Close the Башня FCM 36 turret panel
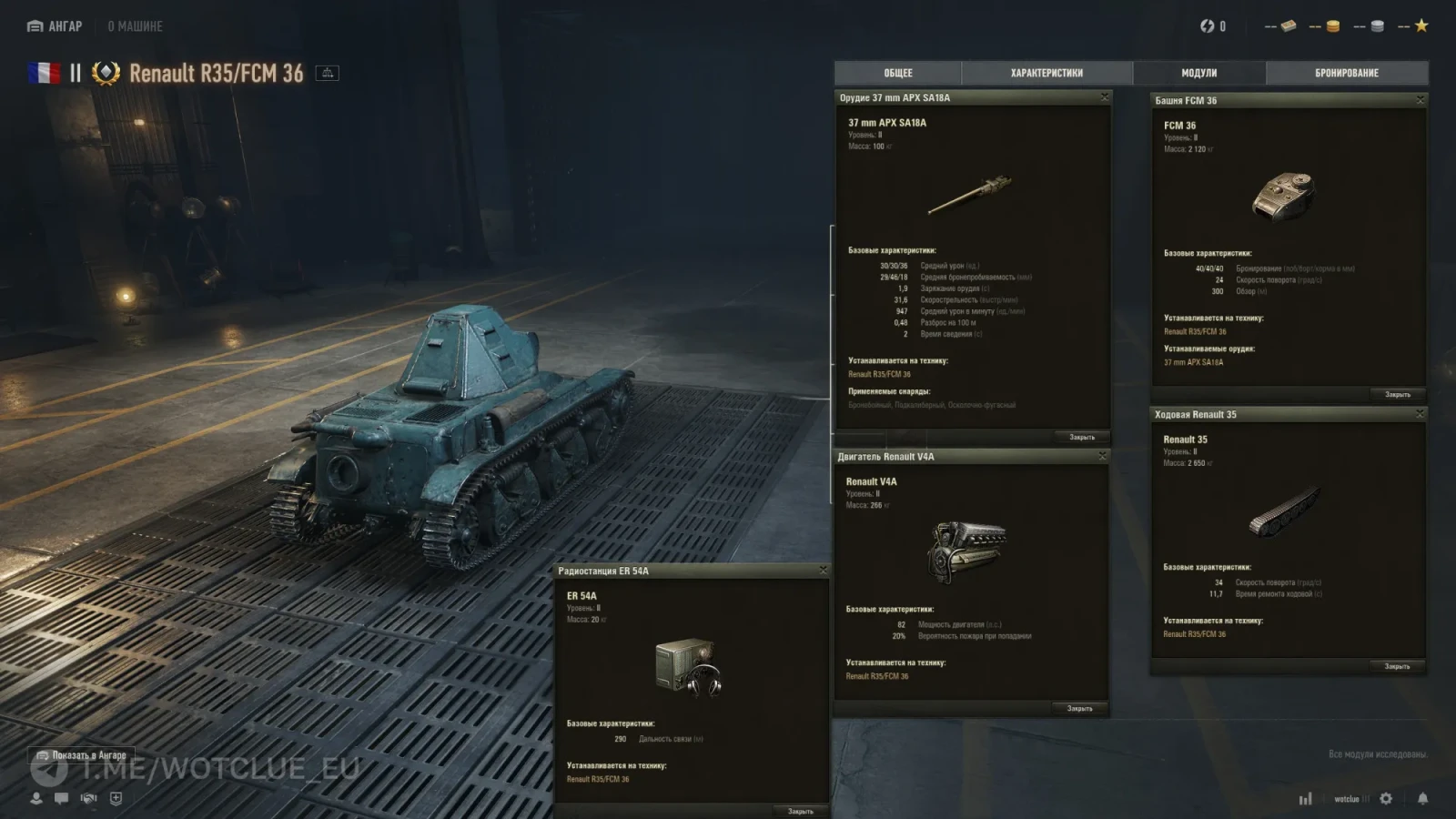Image resolution: width=1456 pixels, height=819 pixels. [x=1420, y=100]
